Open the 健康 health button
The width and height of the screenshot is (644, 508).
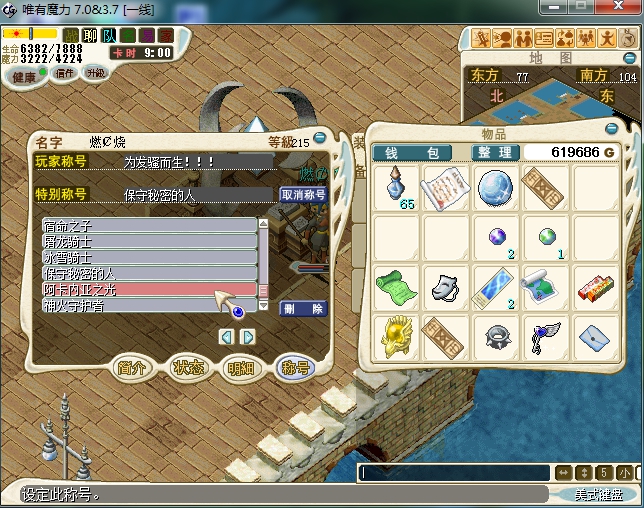click(24, 76)
